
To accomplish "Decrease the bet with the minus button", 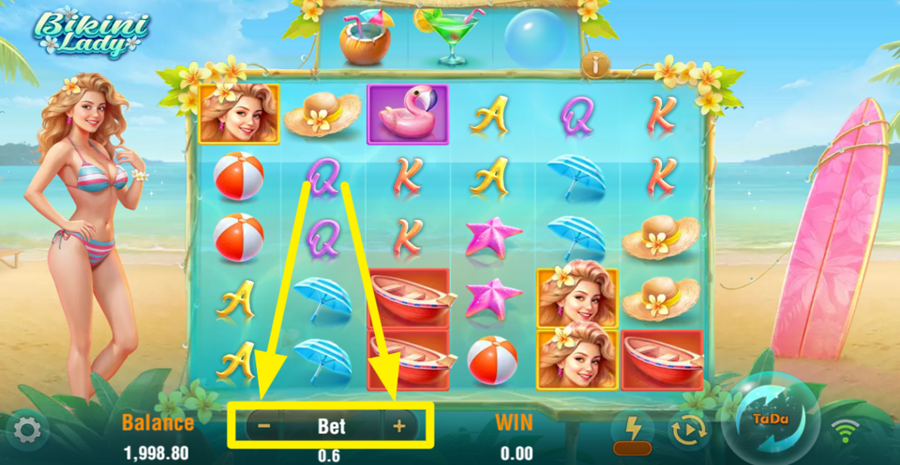I will tap(264, 426).
